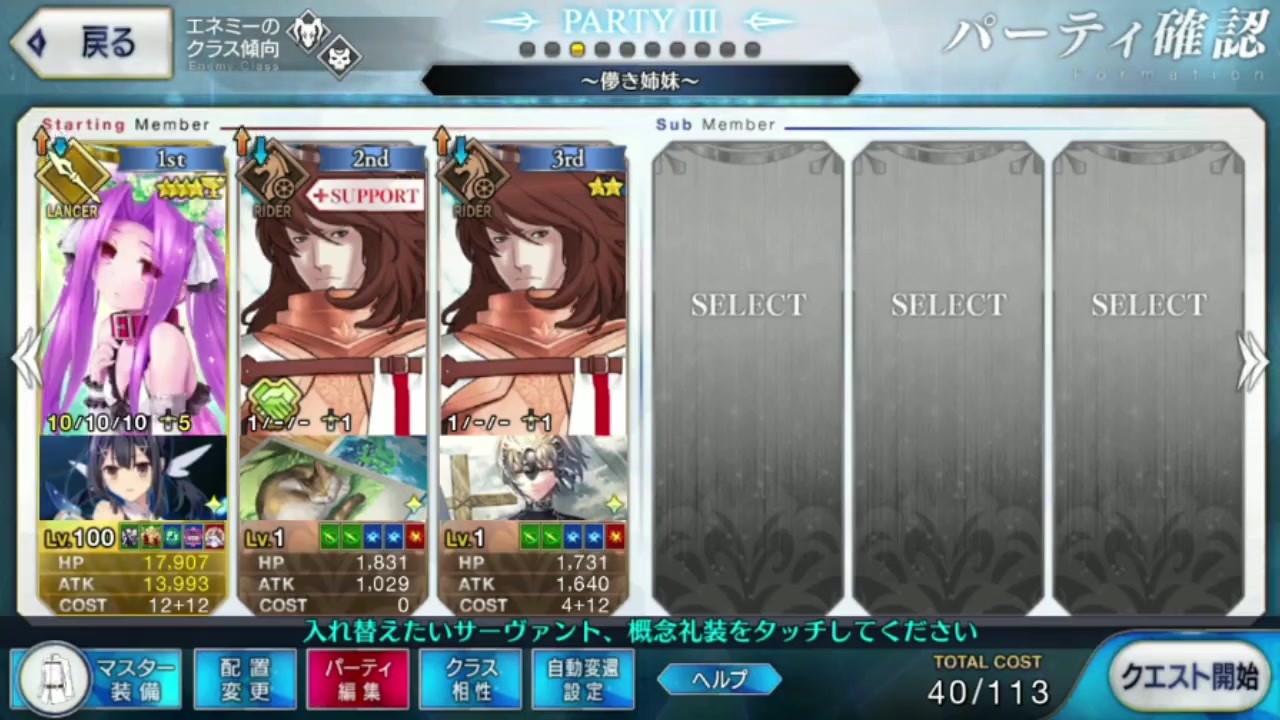This screenshot has width=1280, height=720.
Task: Click the green handshake friend icon on second servant
Action: [x=275, y=400]
